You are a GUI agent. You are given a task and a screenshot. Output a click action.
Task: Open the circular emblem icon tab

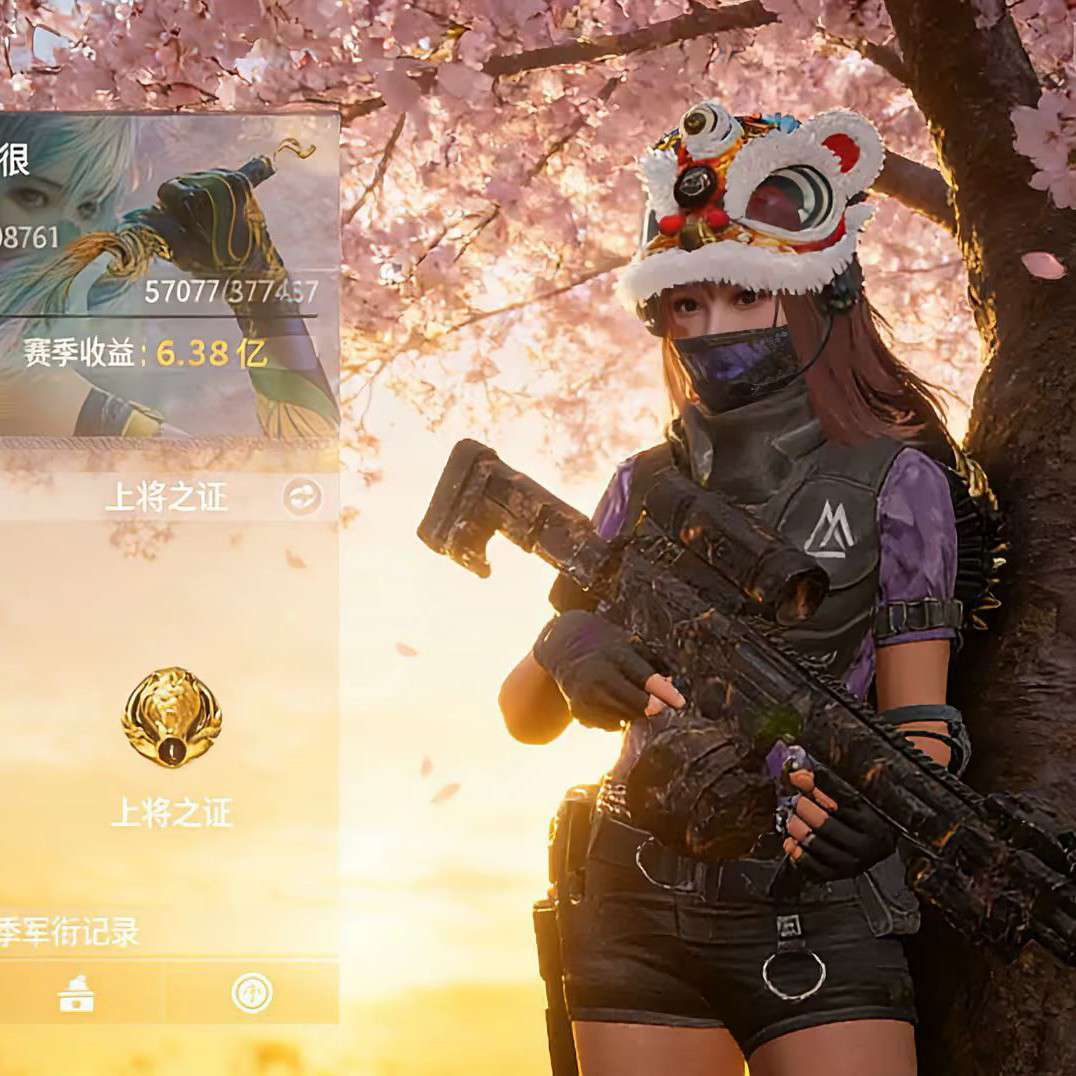point(252,993)
